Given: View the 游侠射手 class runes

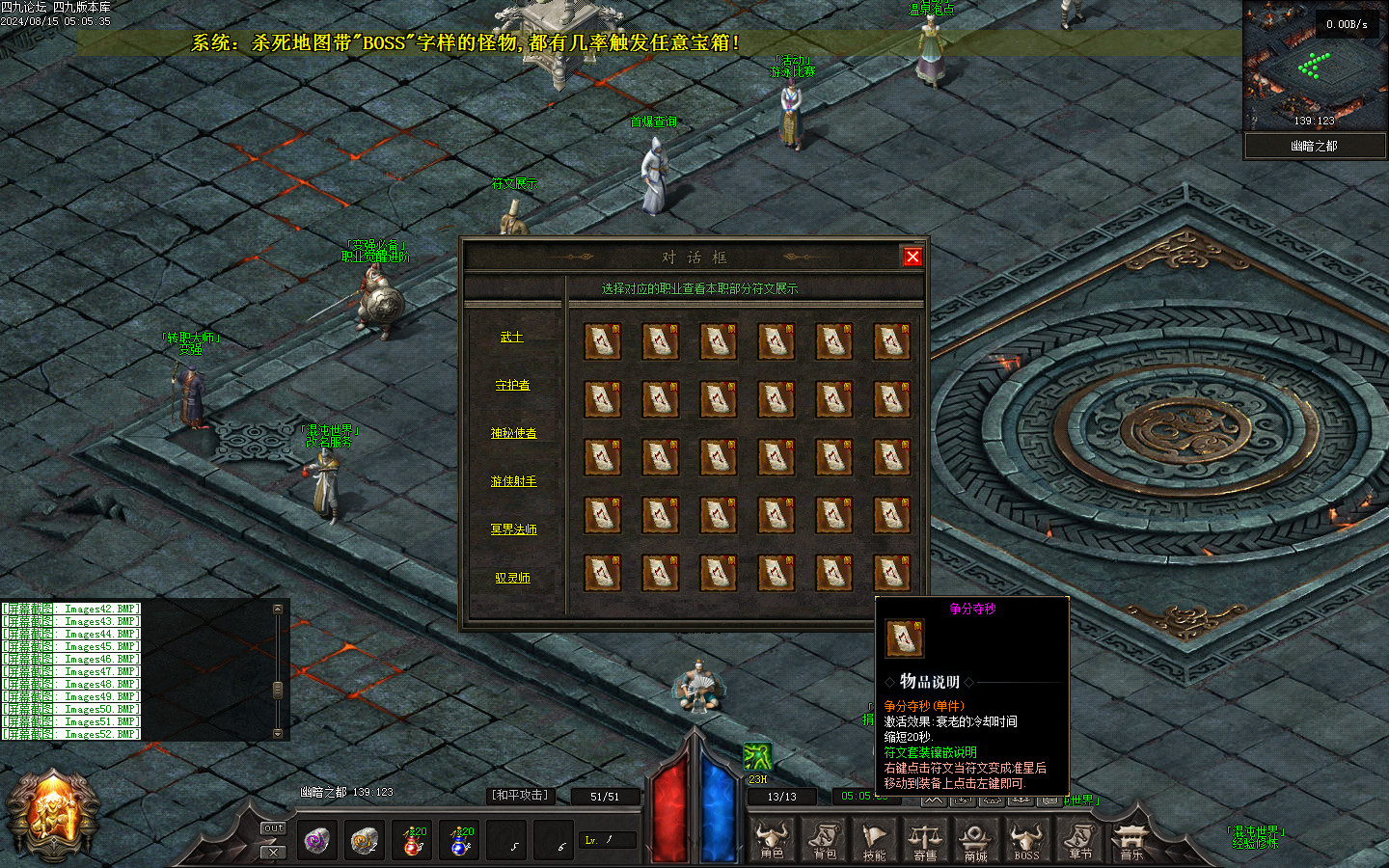Looking at the screenshot, I should 513,481.
